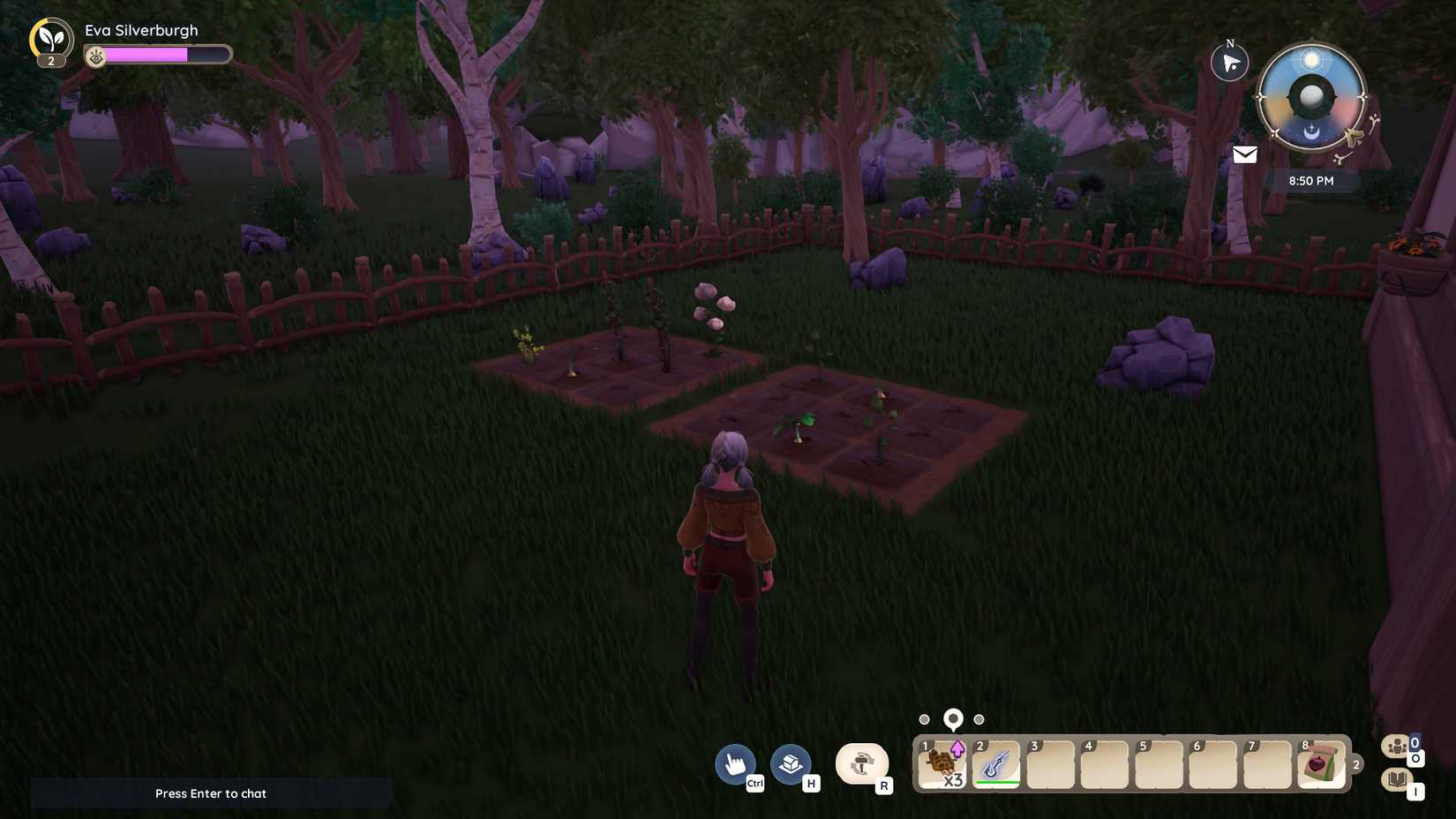Open the party/social icon showing 0

1397,746
